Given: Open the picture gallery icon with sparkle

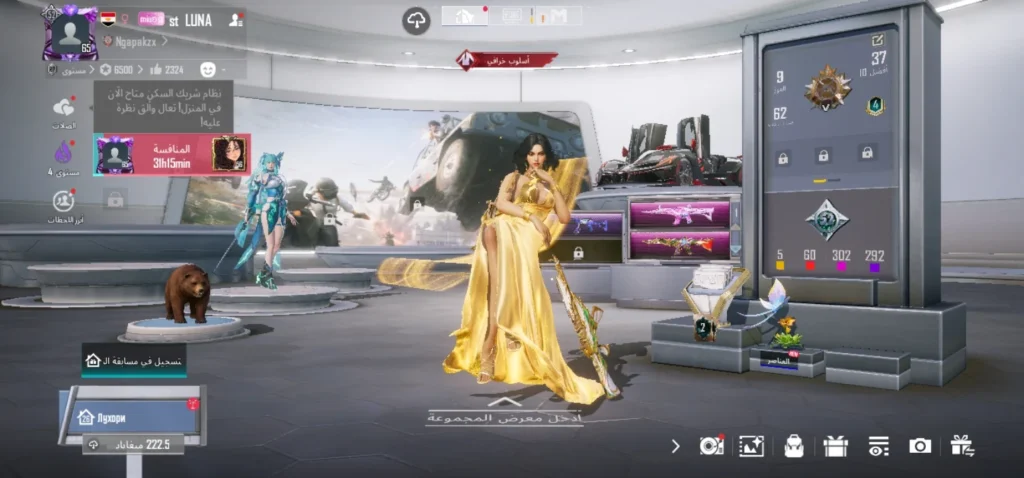Looking at the screenshot, I should [x=751, y=446].
